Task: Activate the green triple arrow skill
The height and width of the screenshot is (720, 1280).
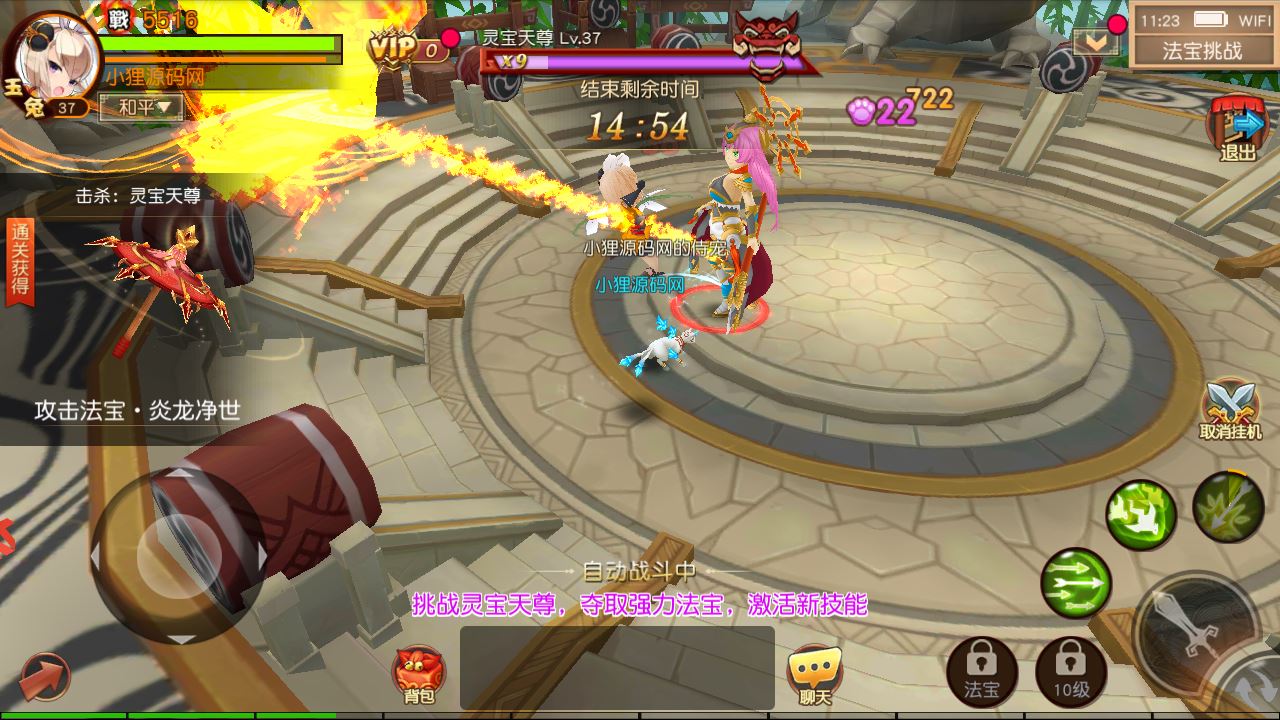Action: pyautogui.click(x=1076, y=583)
